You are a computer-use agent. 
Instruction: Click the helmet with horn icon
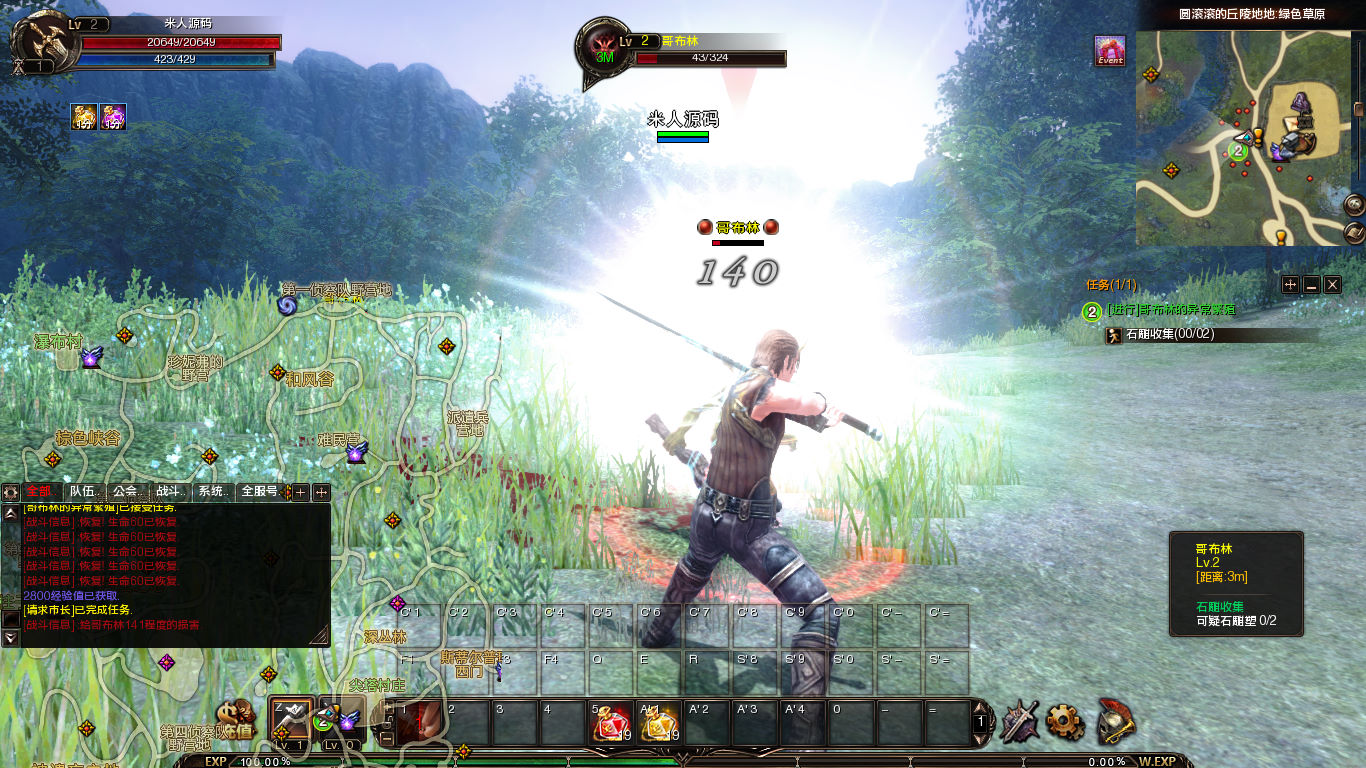point(1116,720)
